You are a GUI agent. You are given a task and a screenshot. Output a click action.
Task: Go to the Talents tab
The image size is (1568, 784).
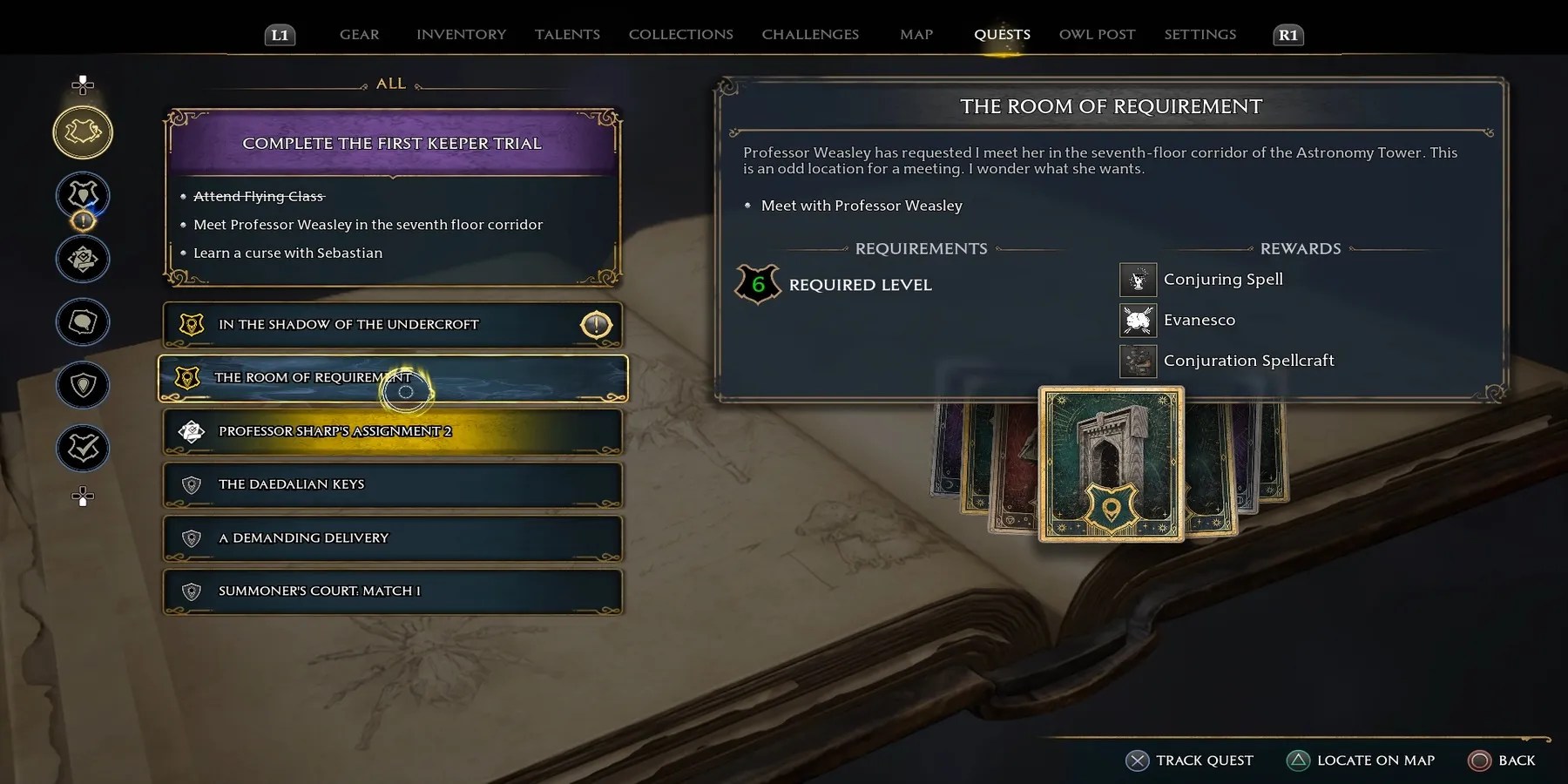(567, 34)
